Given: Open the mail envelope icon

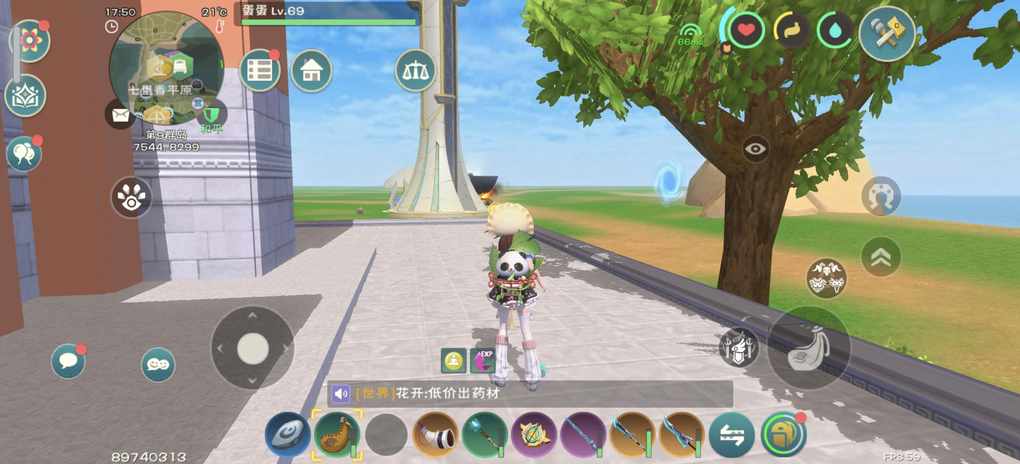Looking at the screenshot, I should tap(120, 114).
